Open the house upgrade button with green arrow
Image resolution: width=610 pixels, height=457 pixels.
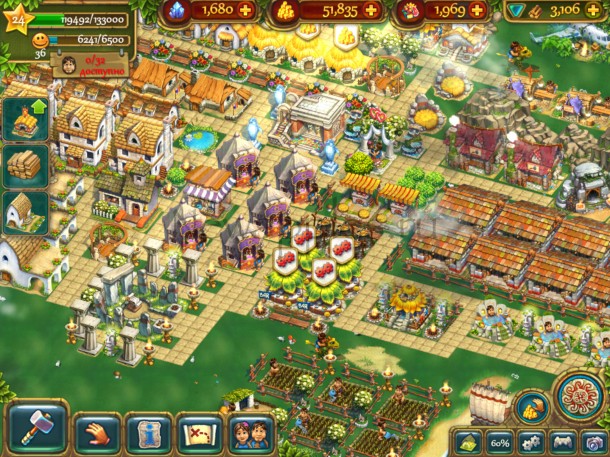click(26, 119)
